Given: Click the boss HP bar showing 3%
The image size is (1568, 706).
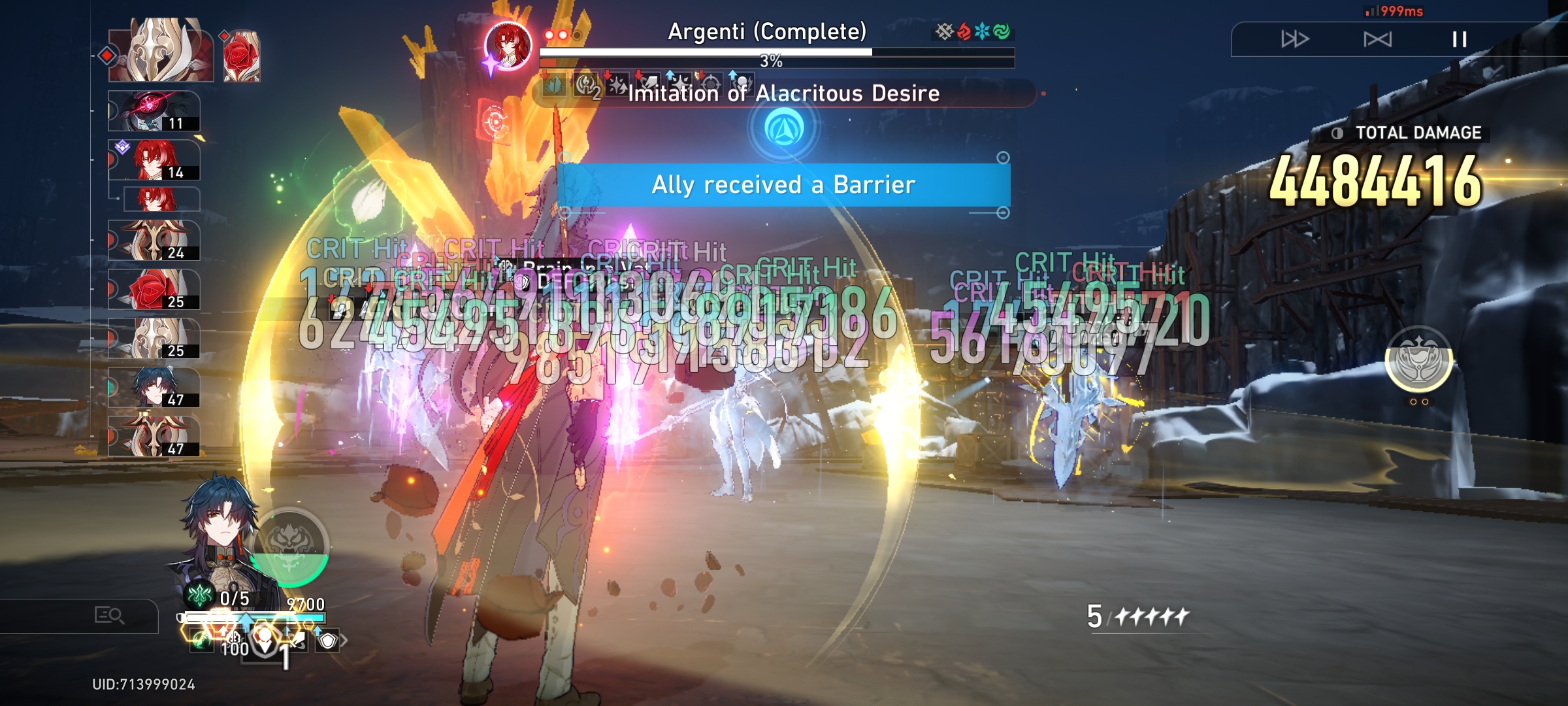Looking at the screenshot, I should pos(771,51).
